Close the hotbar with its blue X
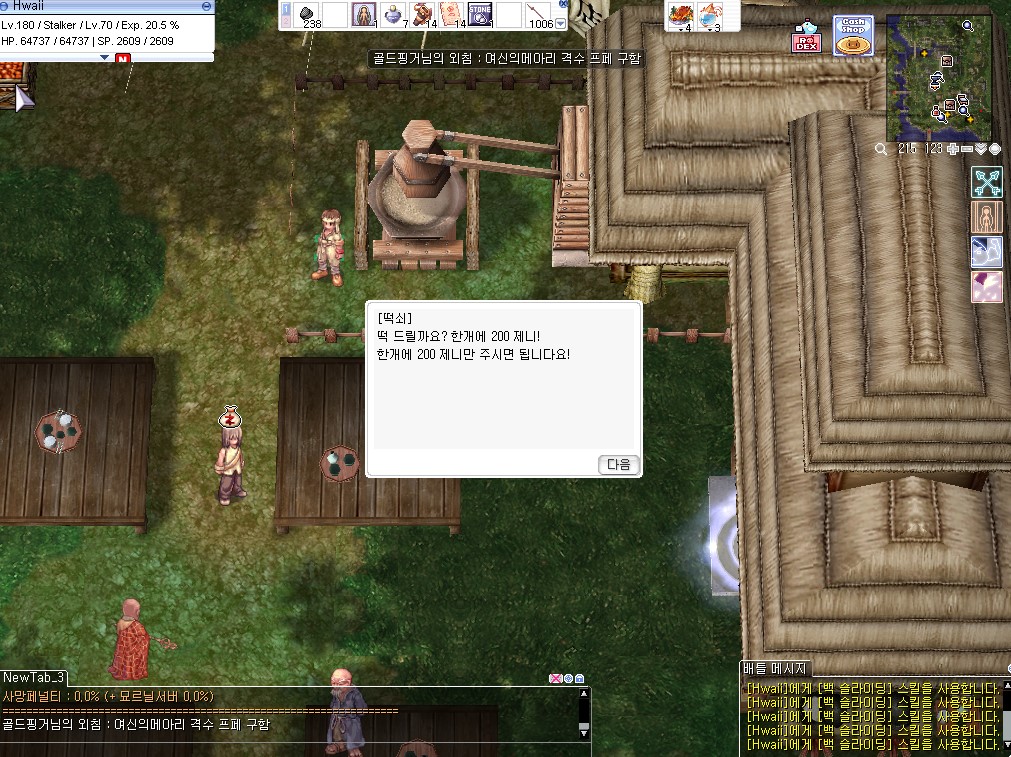This screenshot has height=757, width=1011. 563,4
